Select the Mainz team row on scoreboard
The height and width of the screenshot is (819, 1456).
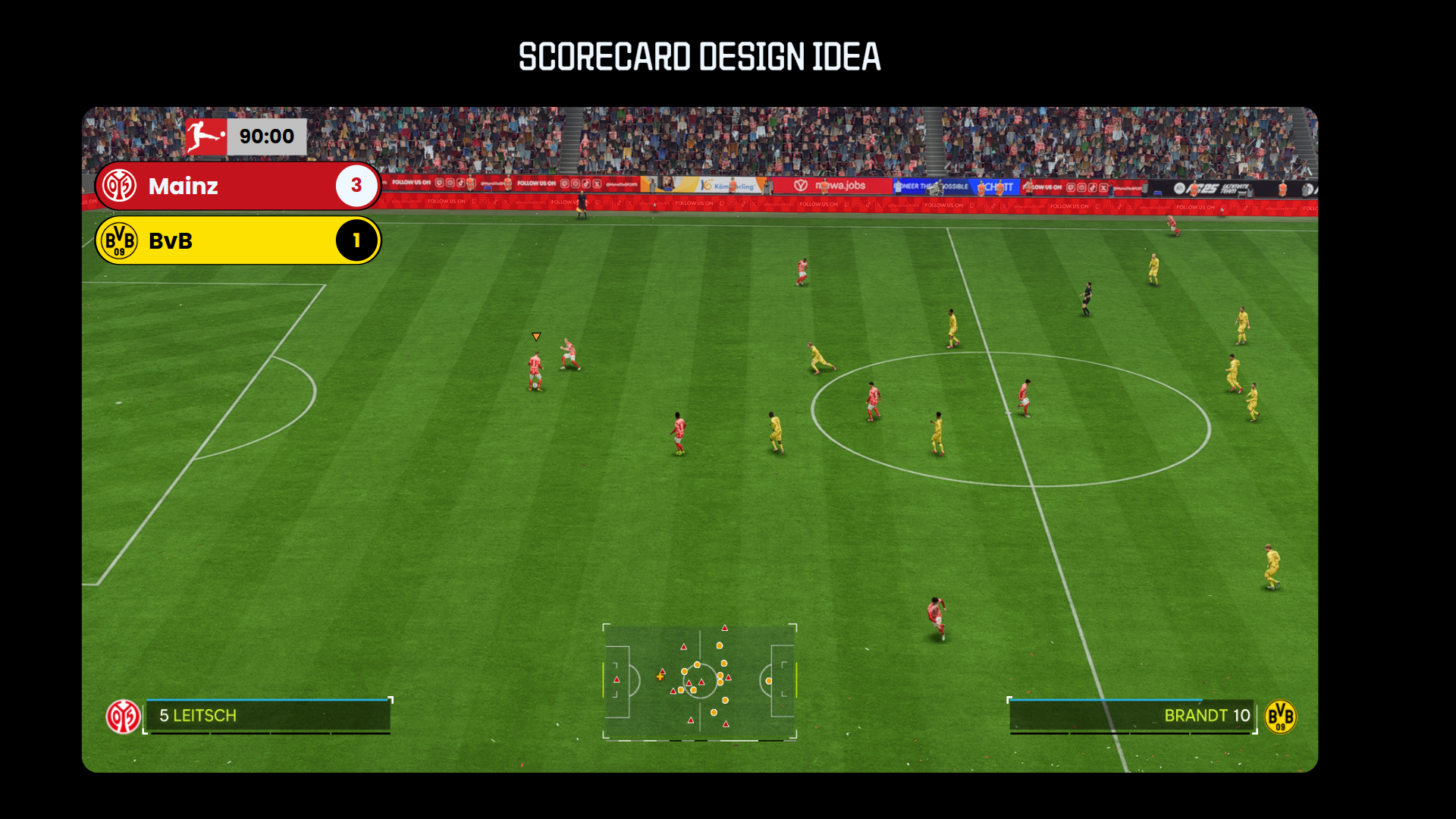[237, 186]
